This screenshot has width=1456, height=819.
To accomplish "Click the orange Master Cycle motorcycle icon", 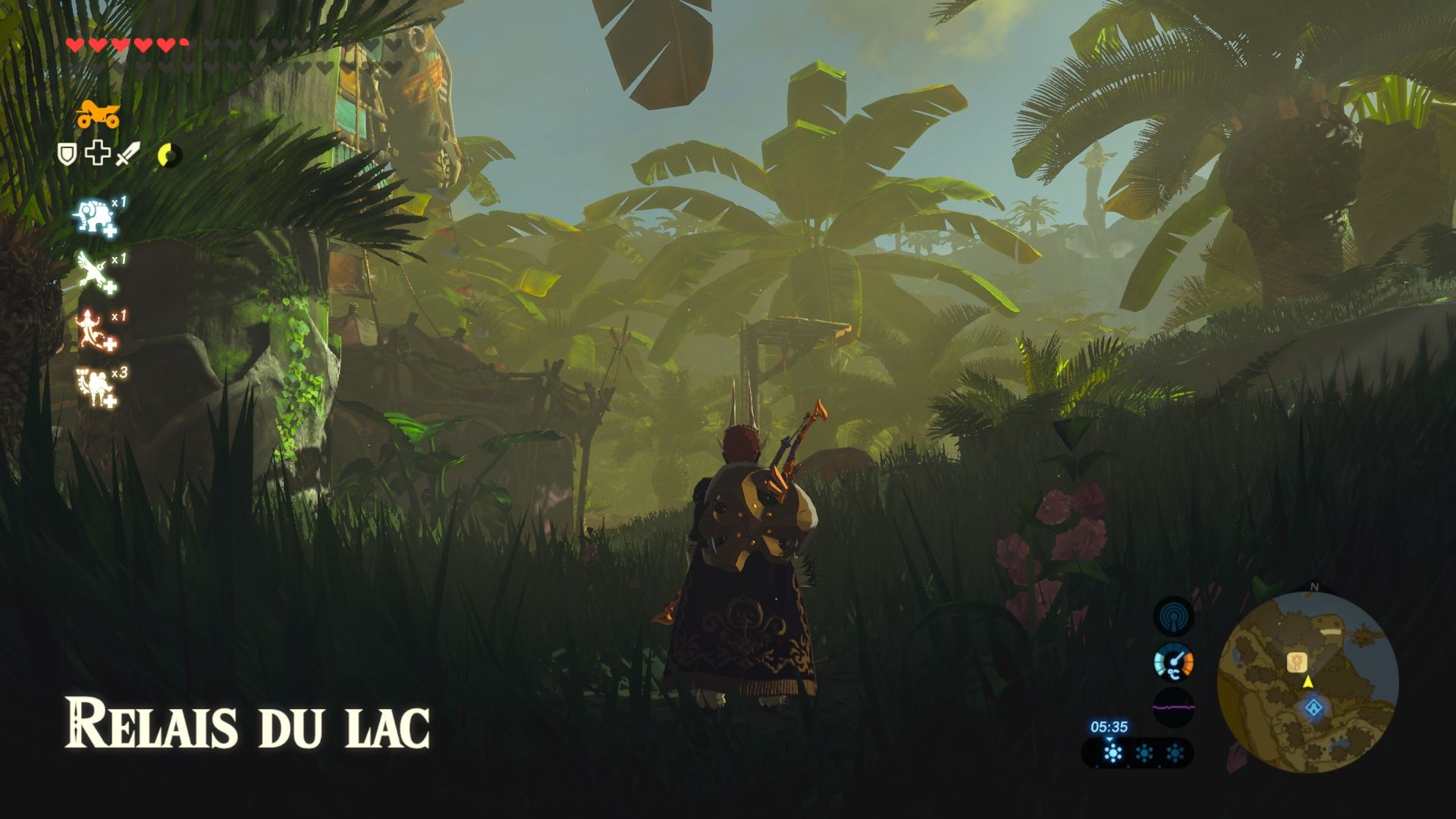I will (x=98, y=115).
